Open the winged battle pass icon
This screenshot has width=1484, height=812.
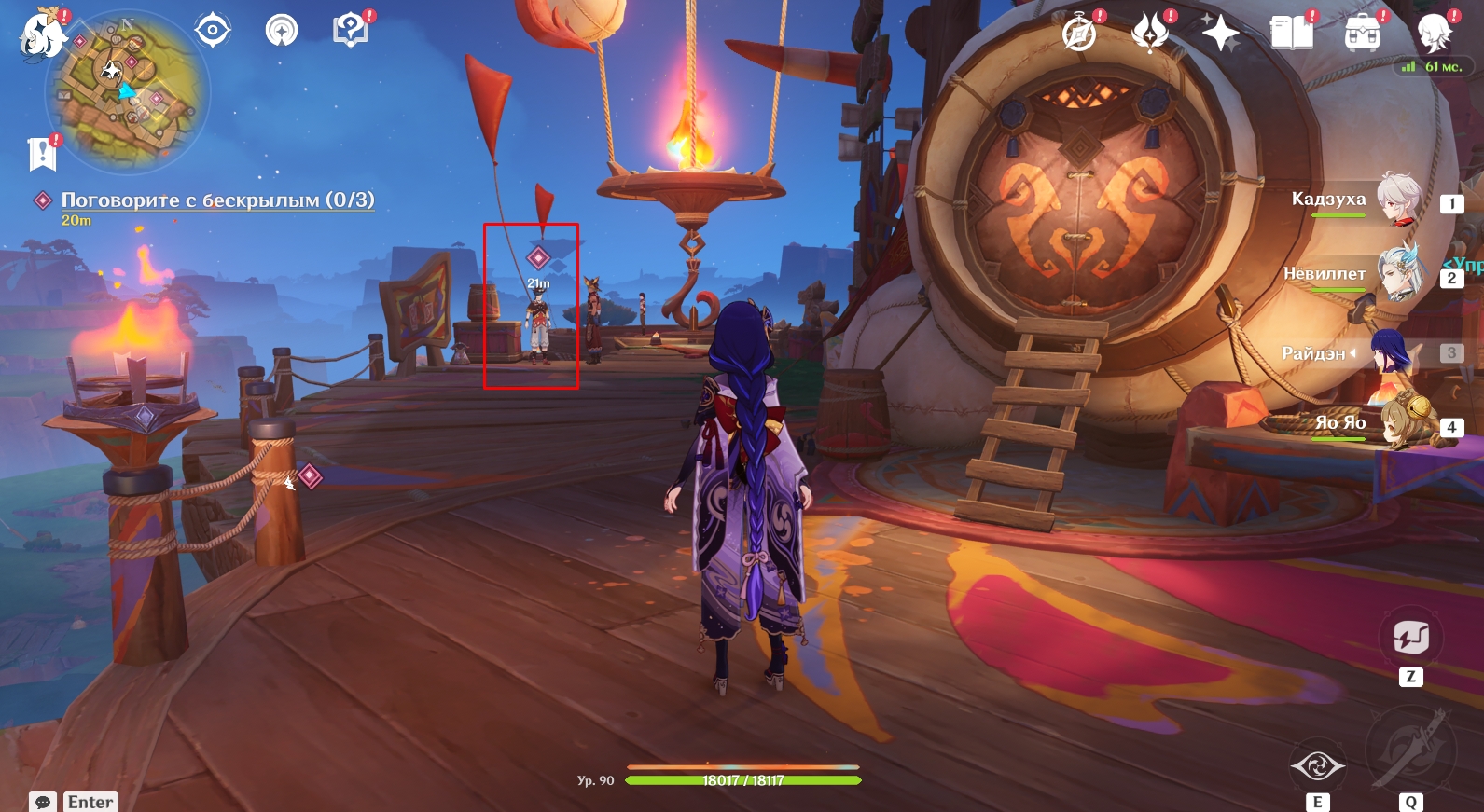coord(1149,34)
